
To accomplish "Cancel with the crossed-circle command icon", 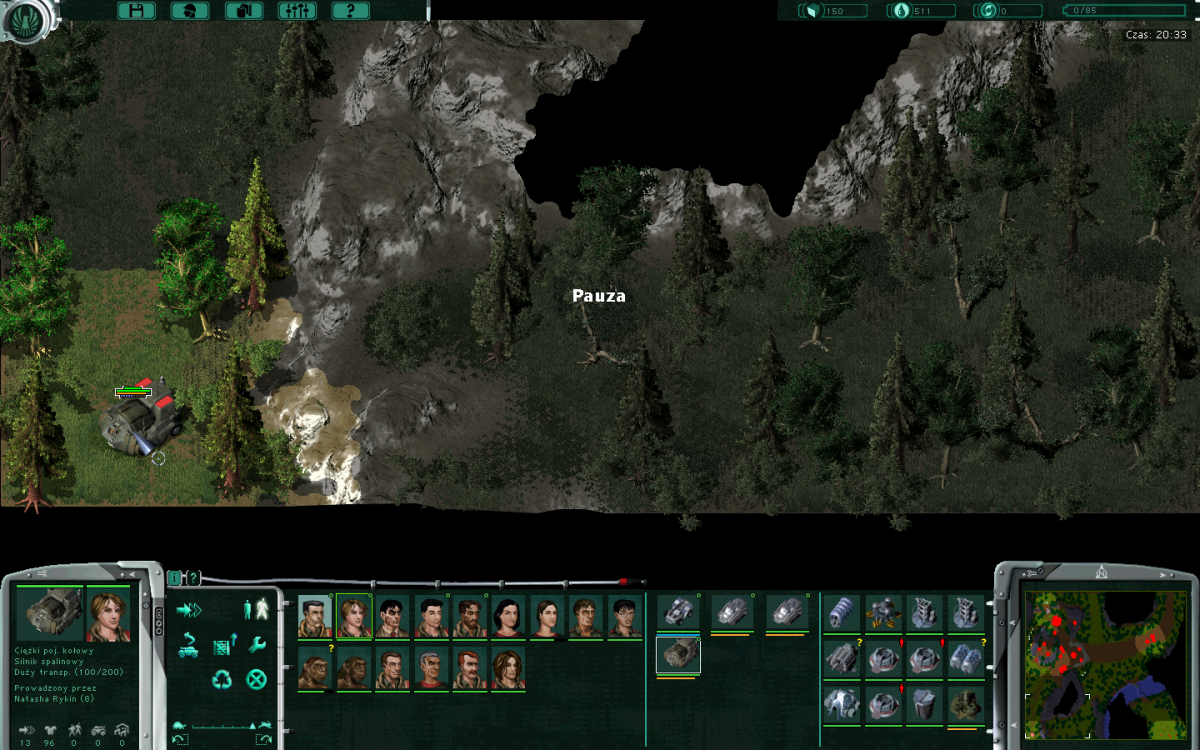I will [x=257, y=680].
